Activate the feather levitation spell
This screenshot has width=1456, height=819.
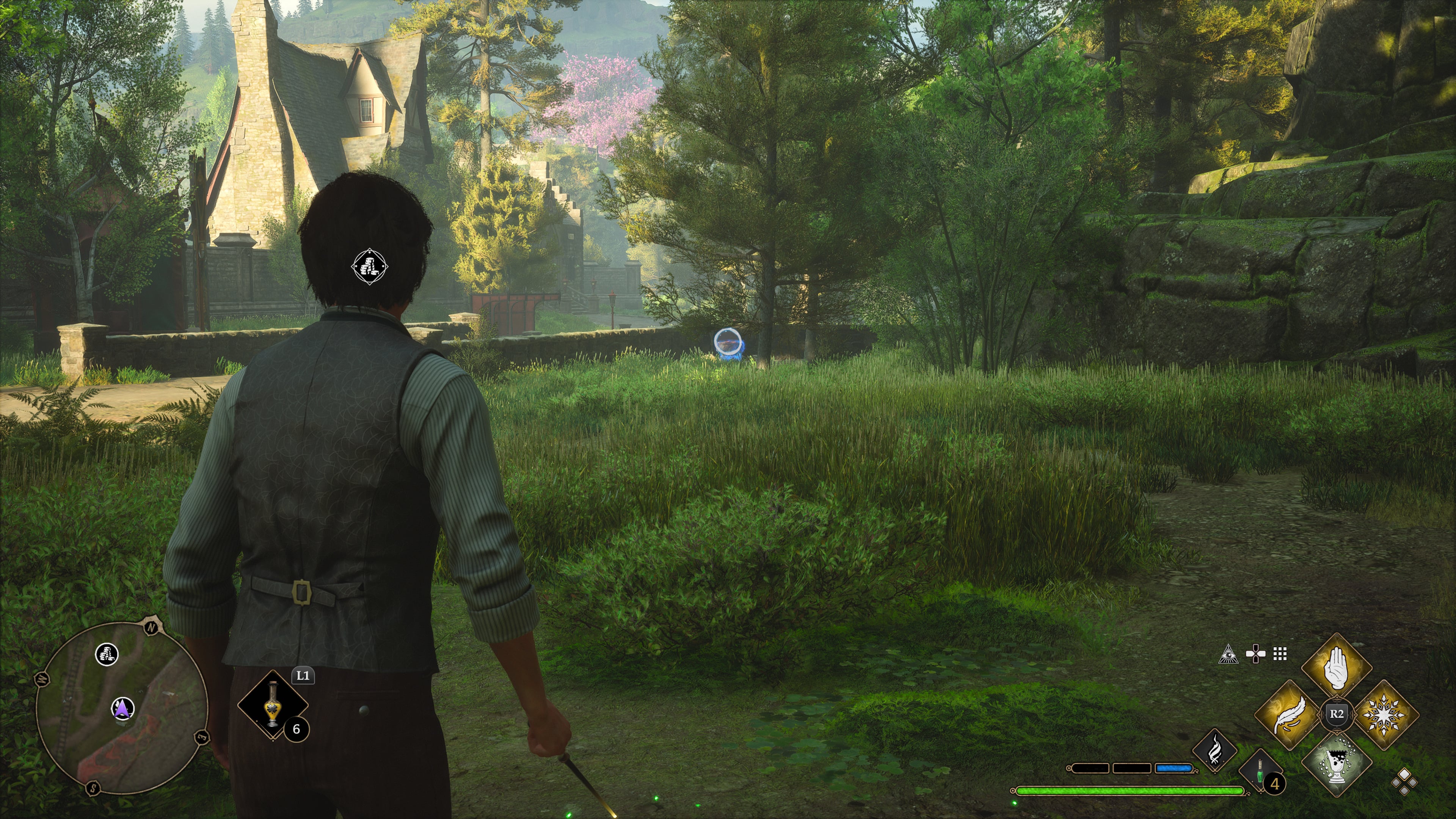click(x=1289, y=714)
